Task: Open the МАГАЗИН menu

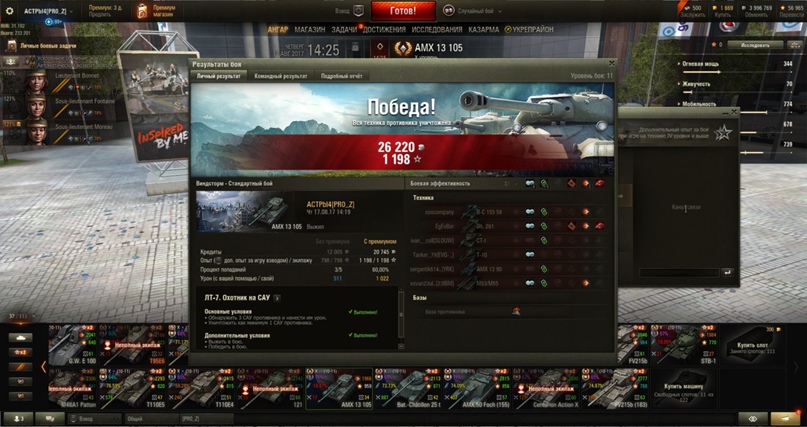Action: point(310,30)
